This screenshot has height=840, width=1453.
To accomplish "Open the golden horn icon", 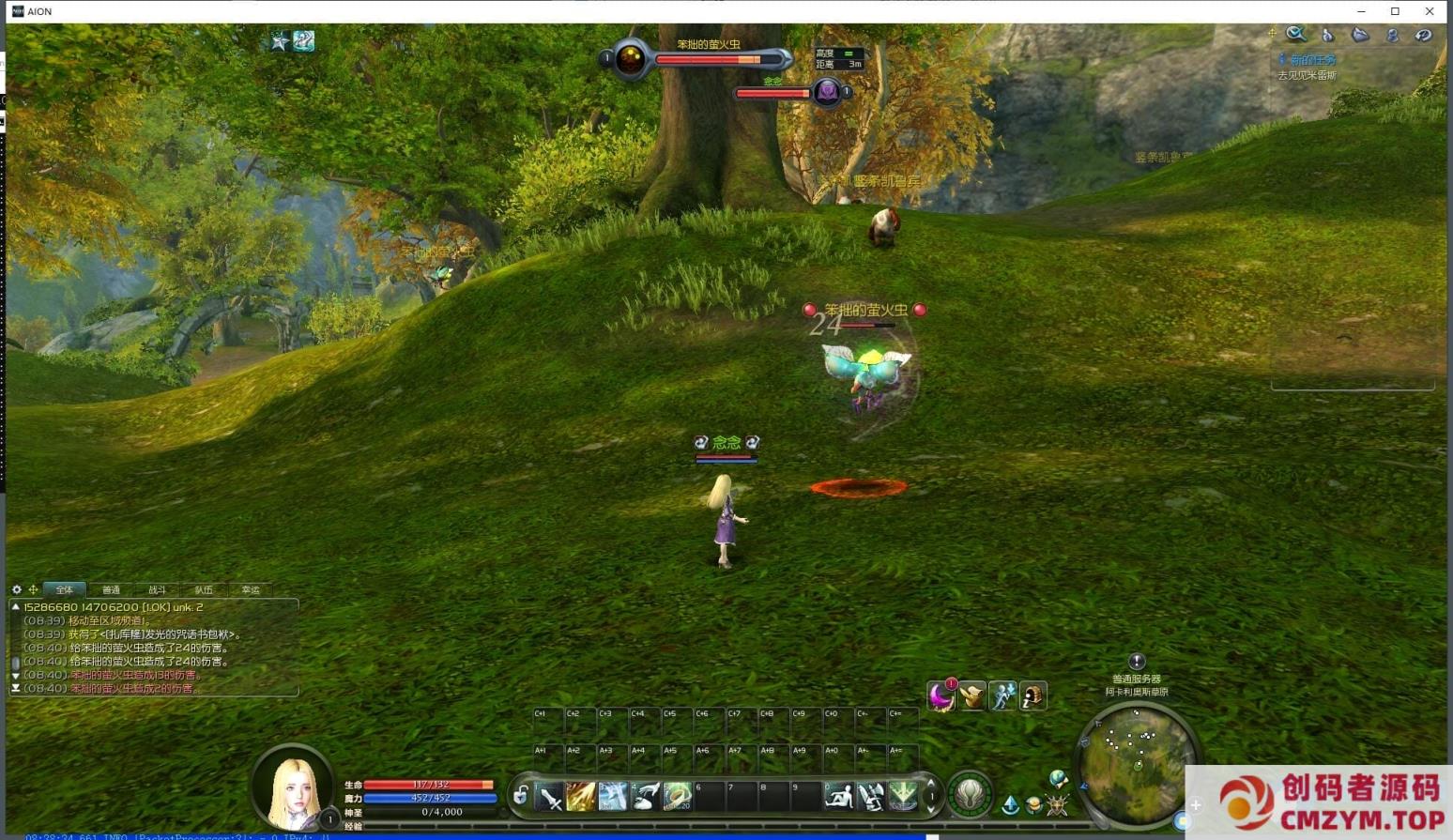I will tap(971, 696).
